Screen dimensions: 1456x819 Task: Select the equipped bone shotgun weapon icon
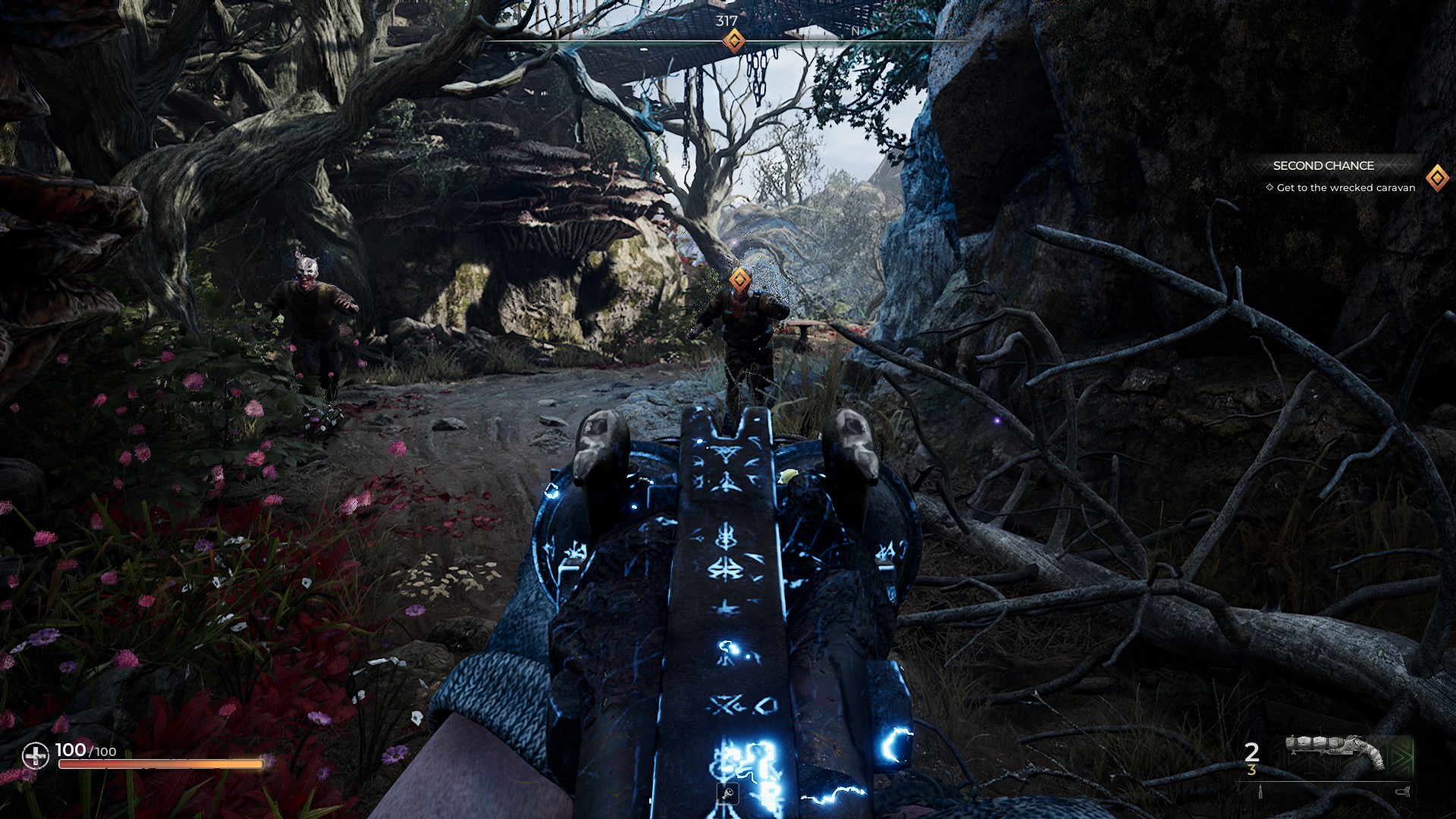(x=1336, y=752)
